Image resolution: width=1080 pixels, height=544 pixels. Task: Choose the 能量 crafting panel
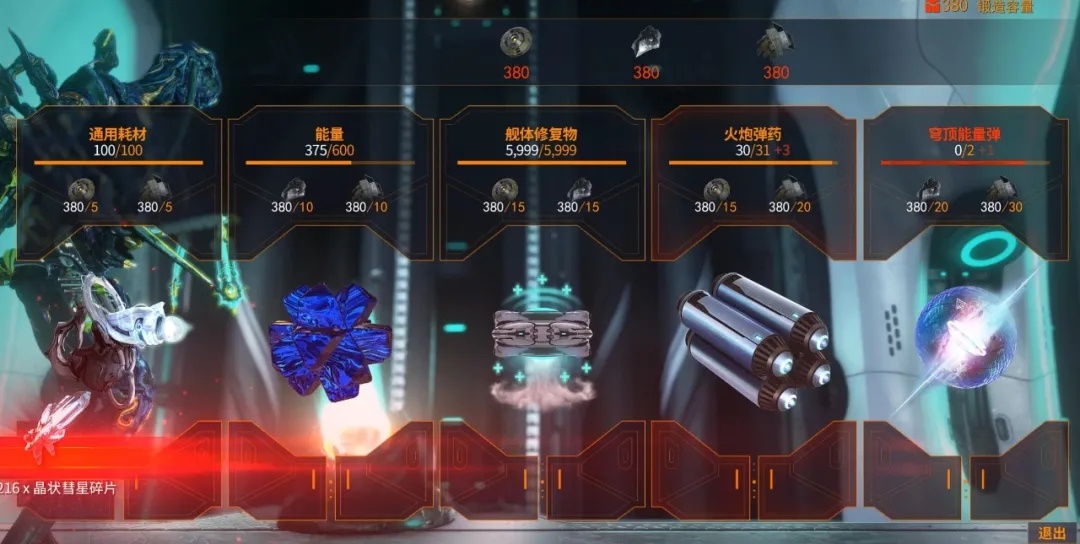(330, 181)
